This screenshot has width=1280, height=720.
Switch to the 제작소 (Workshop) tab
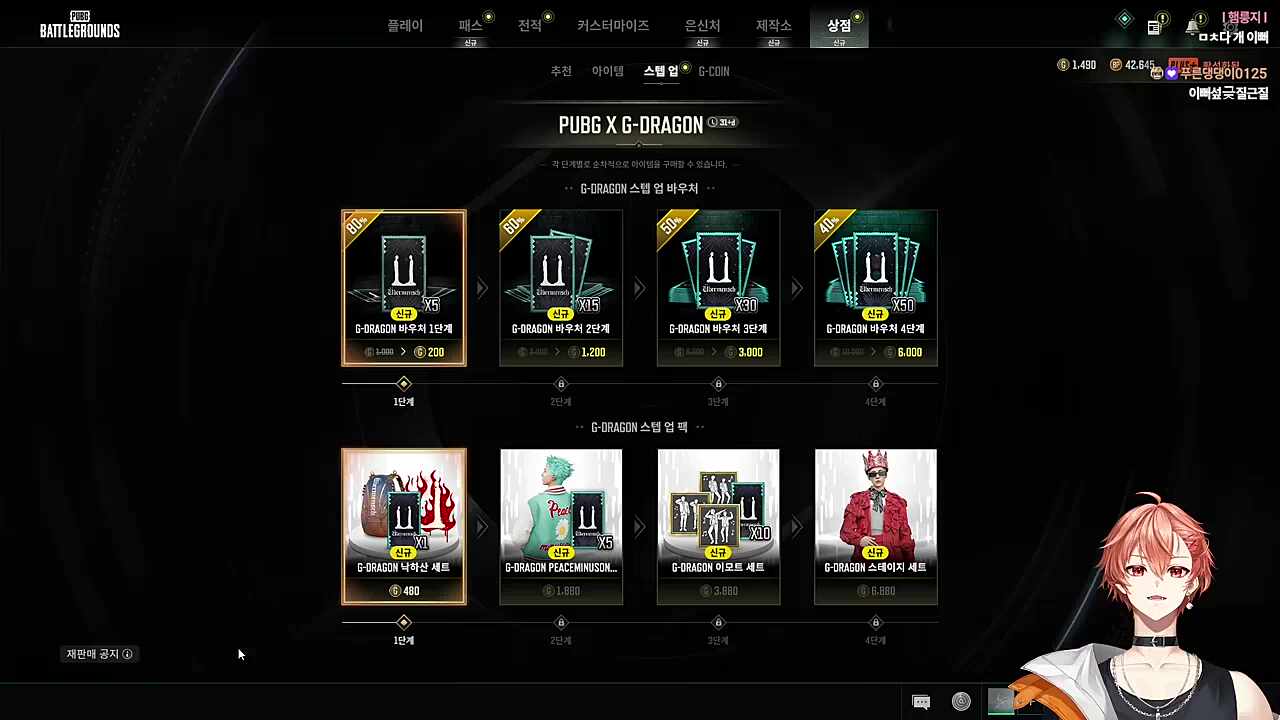click(773, 26)
